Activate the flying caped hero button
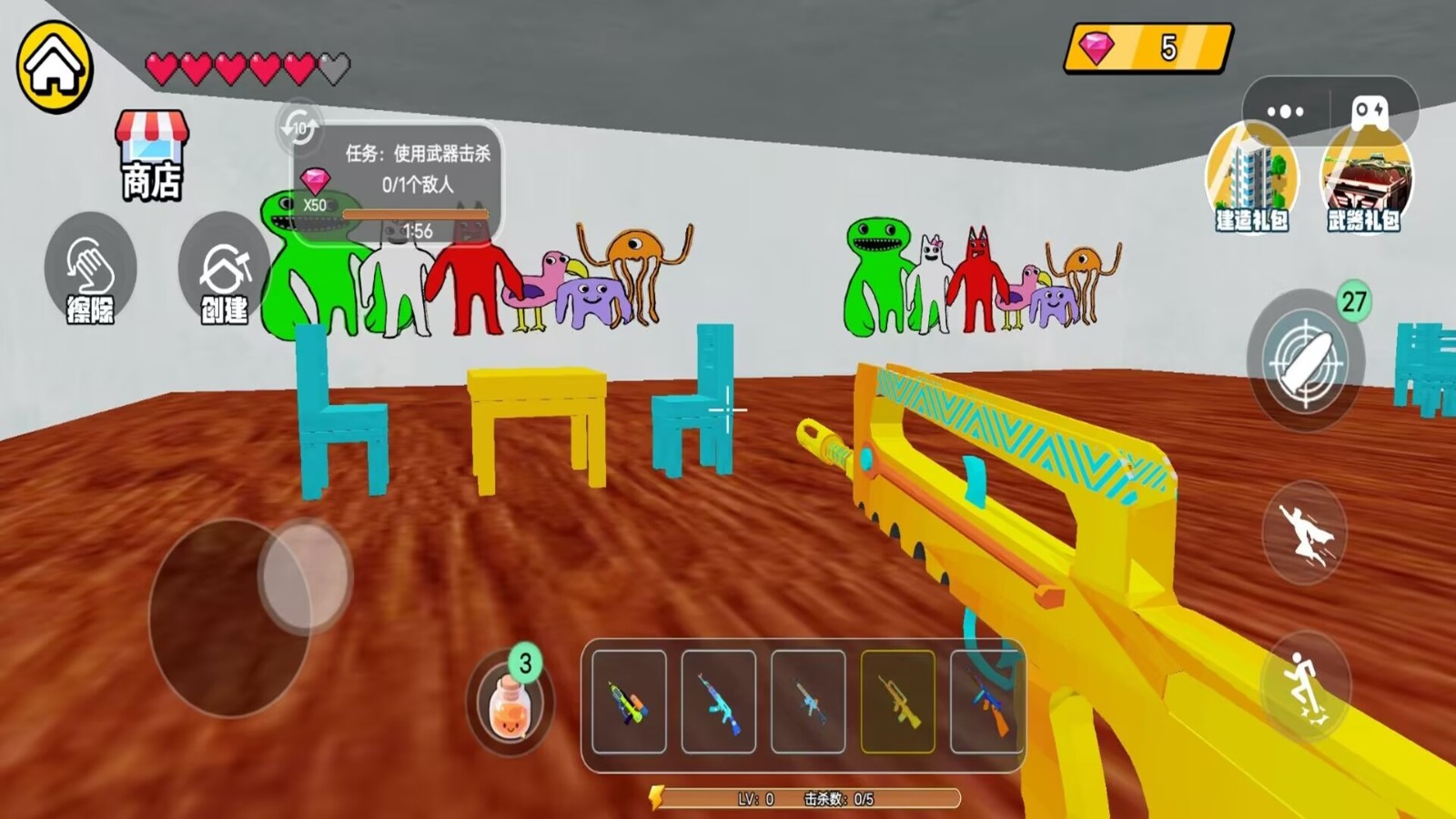The width and height of the screenshot is (1456, 819). coord(1305,532)
